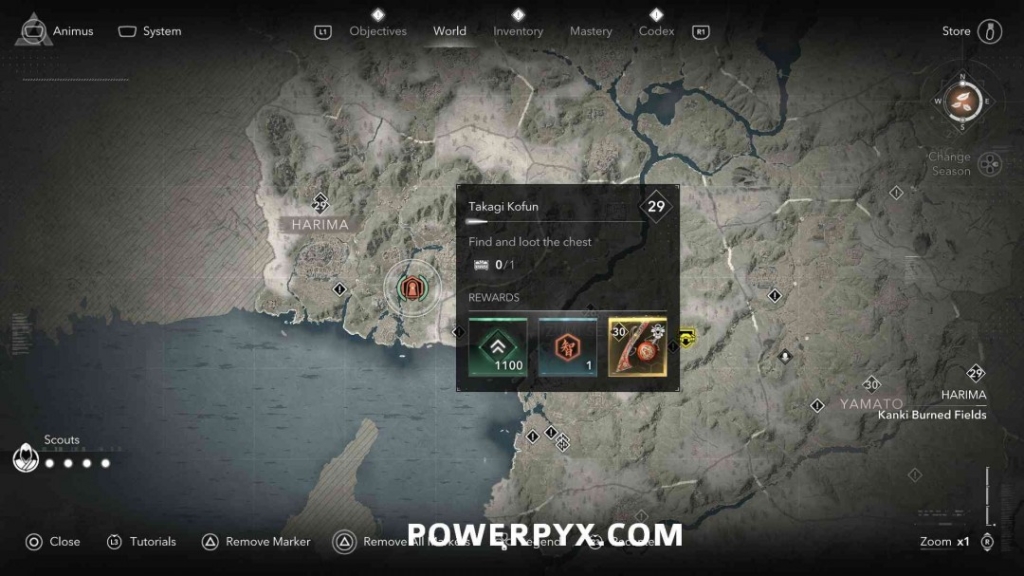Select the 1100 XP reward tile
The height and width of the screenshot is (576, 1024).
pos(498,346)
